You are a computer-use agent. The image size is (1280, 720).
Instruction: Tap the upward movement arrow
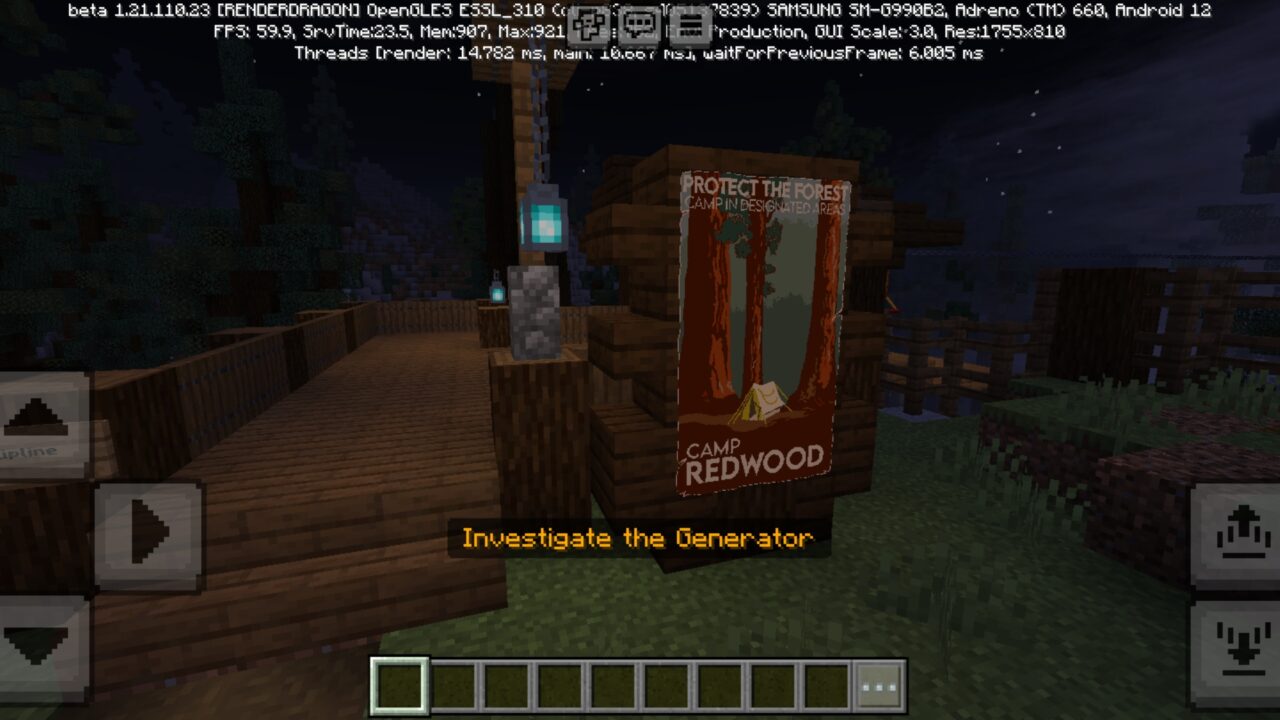point(38,415)
